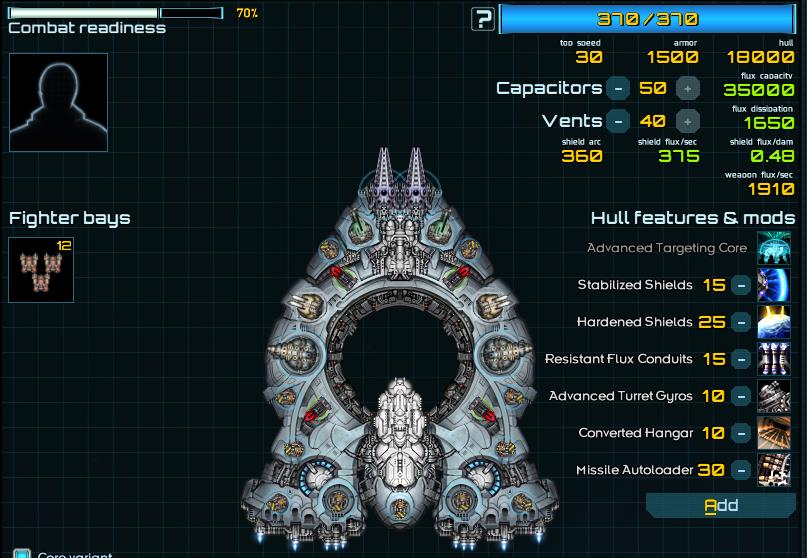
Task: Remove Resistant Flux Conduits mod
Action: point(741,359)
